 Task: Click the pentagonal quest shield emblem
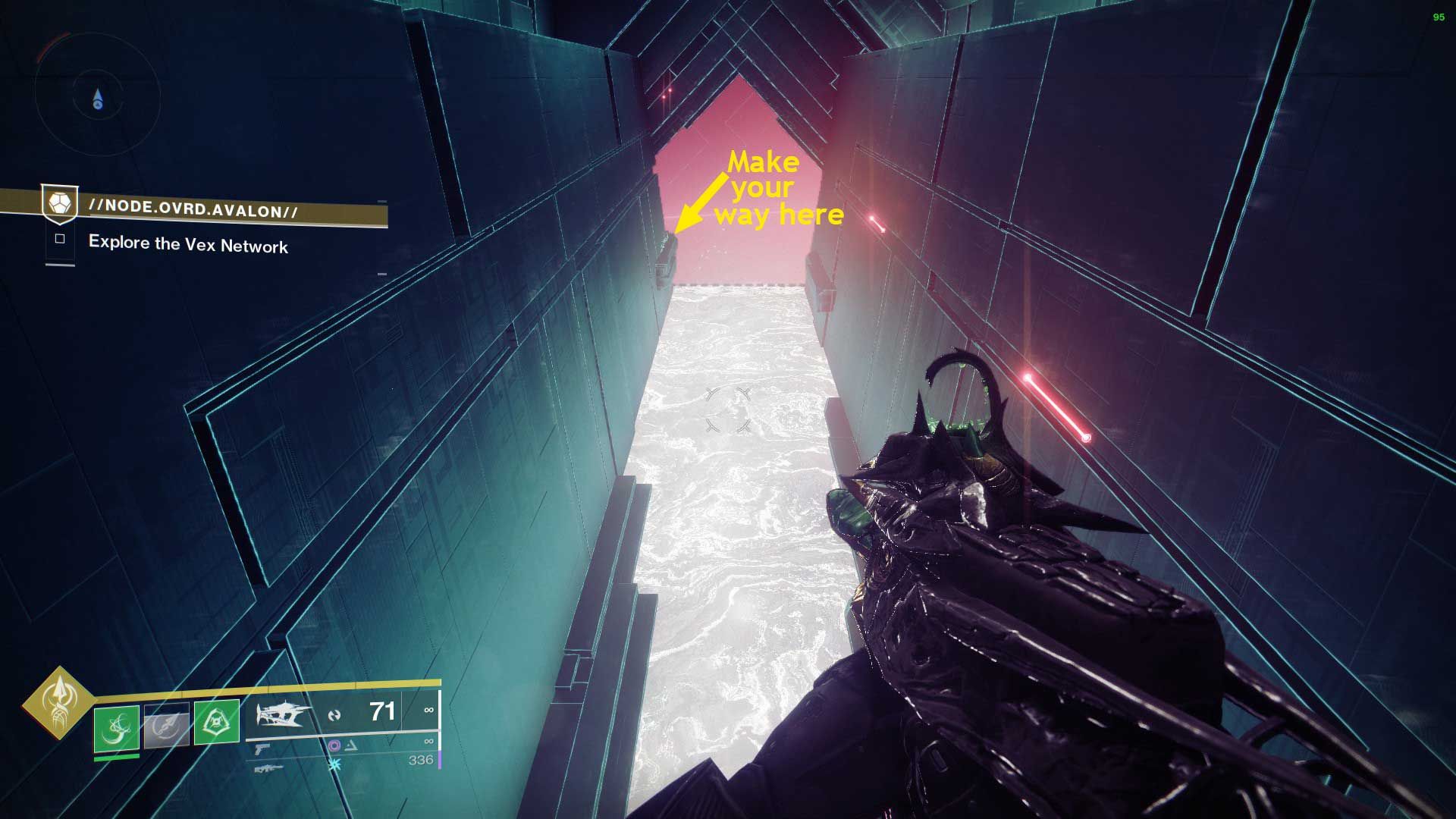(x=59, y=205)
